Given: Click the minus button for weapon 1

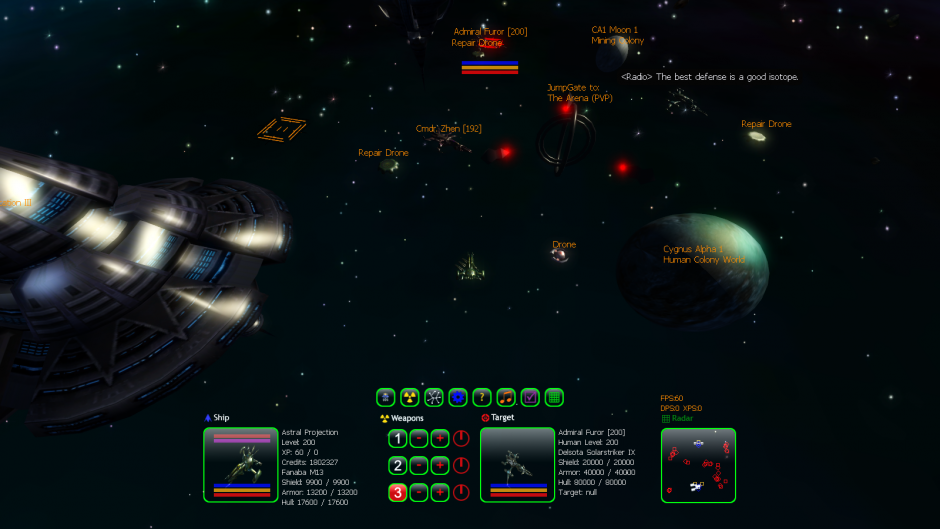Looking at the screenshot, I should click(419, 438).
